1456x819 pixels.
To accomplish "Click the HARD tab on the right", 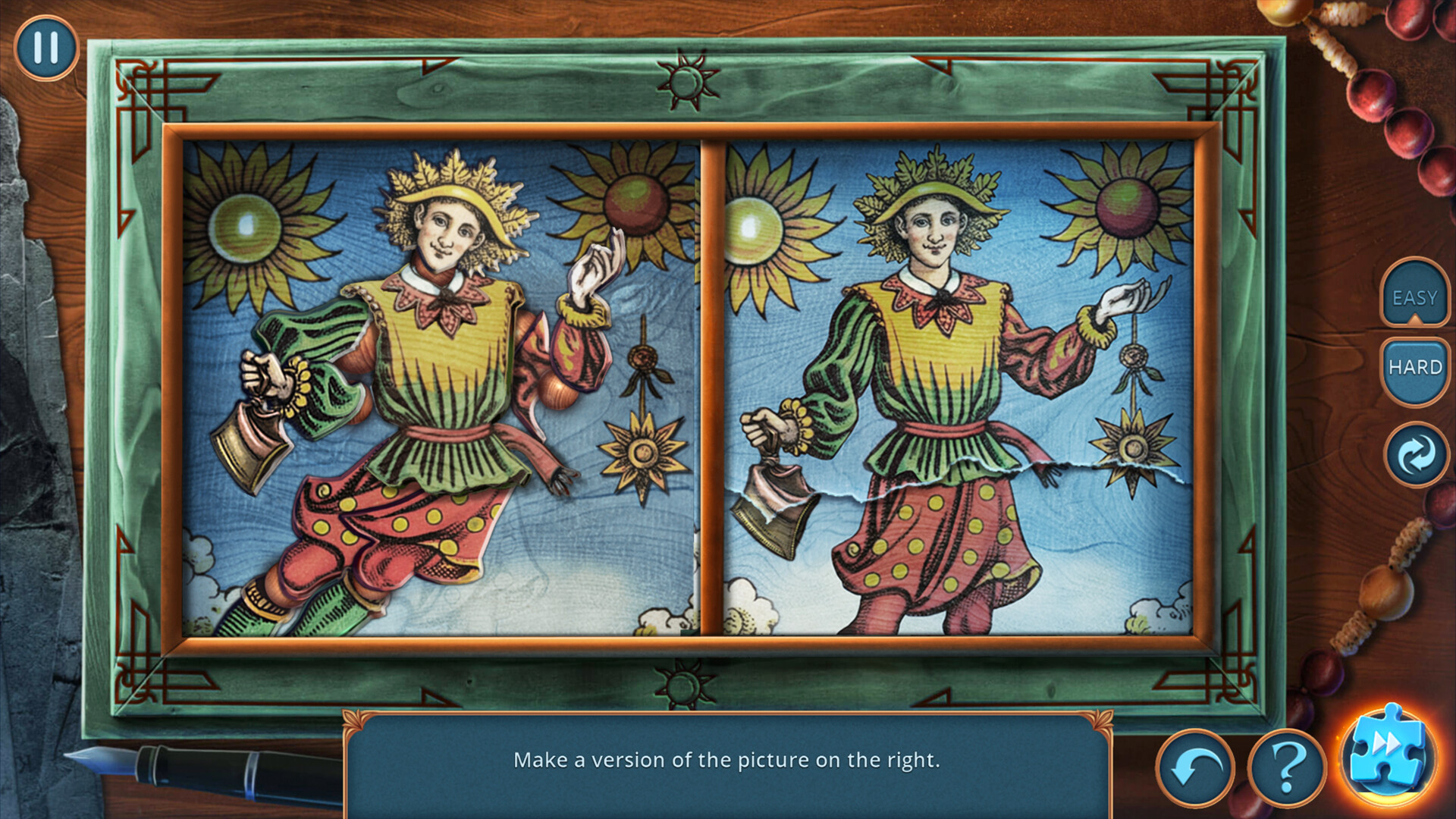I will pos(1415,366).
